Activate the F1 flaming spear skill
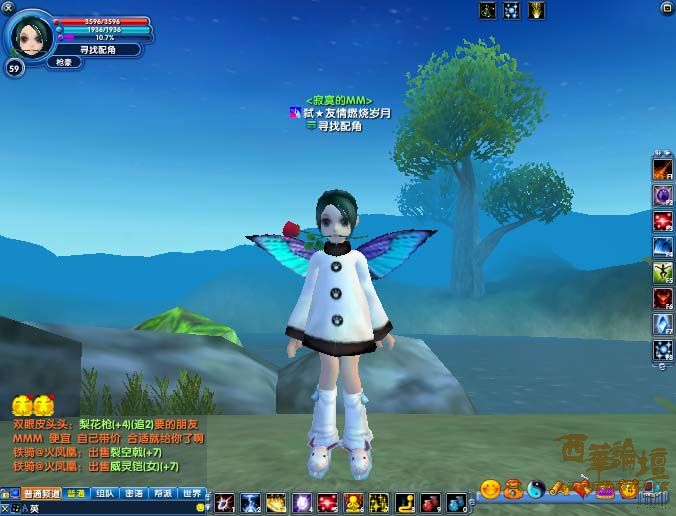676x516 pixels. tap(663, 167)
